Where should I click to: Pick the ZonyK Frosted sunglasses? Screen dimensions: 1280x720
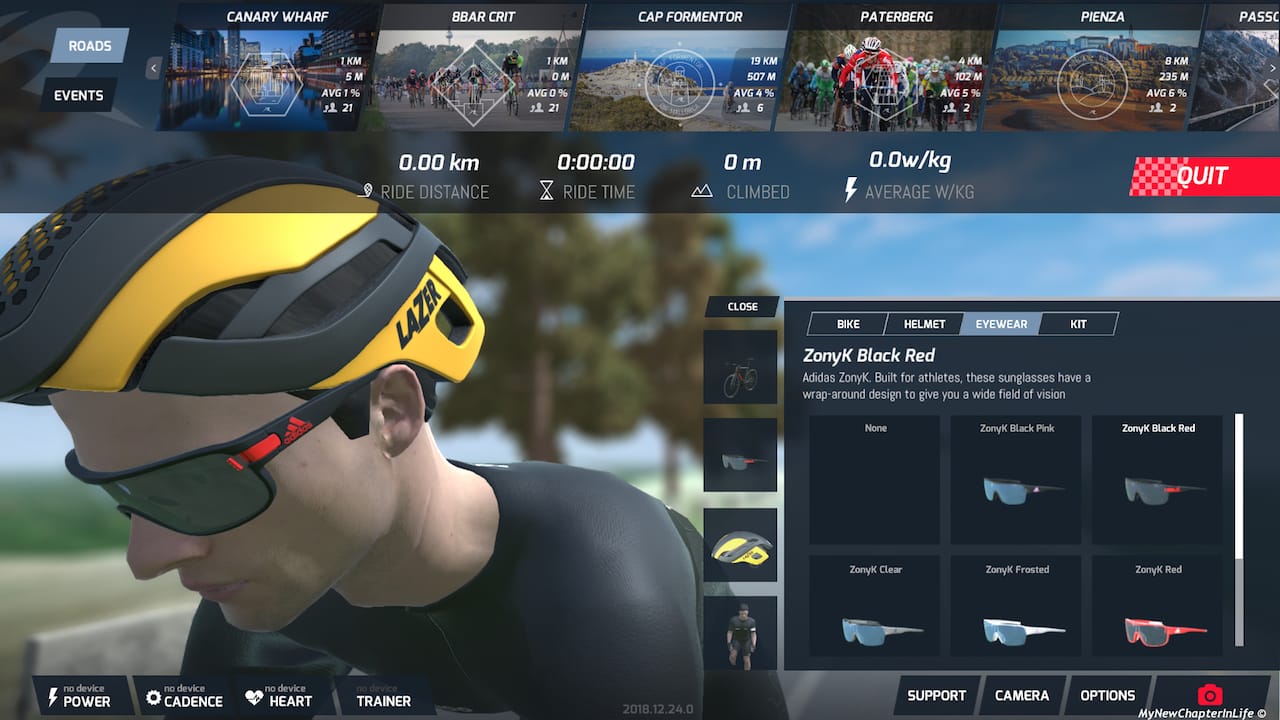click(x=1017, y=614)
